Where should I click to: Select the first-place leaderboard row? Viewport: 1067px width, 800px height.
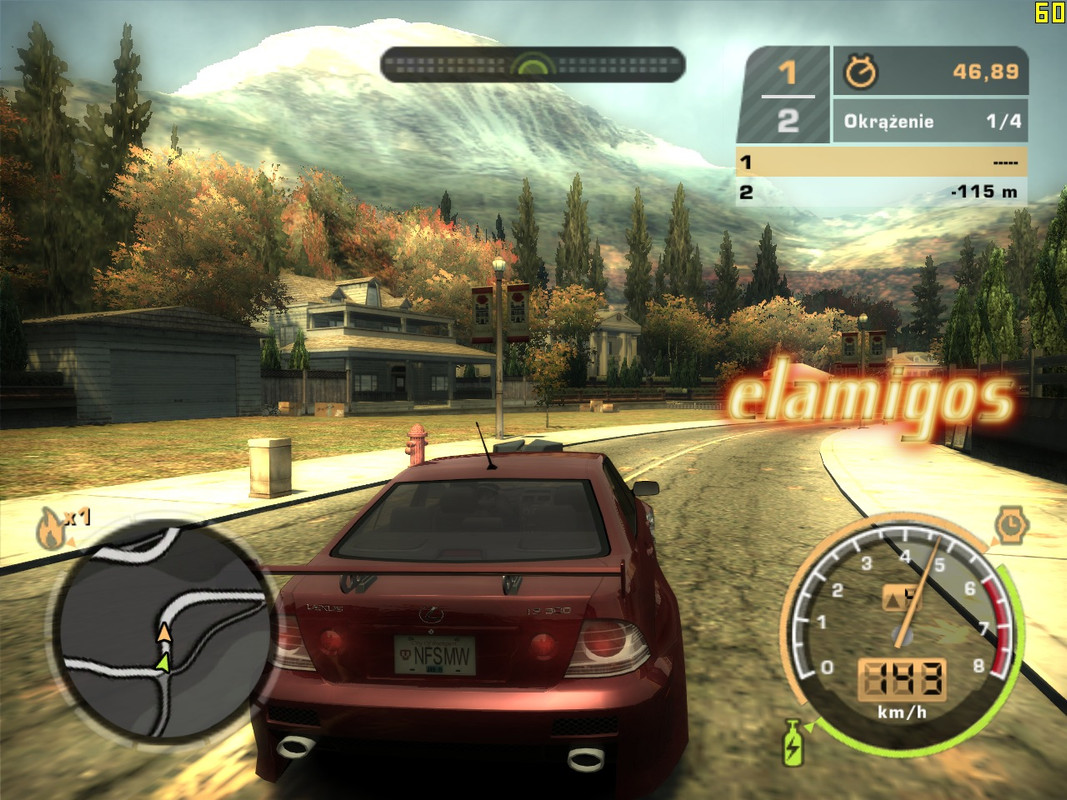[x=881, y=161]
